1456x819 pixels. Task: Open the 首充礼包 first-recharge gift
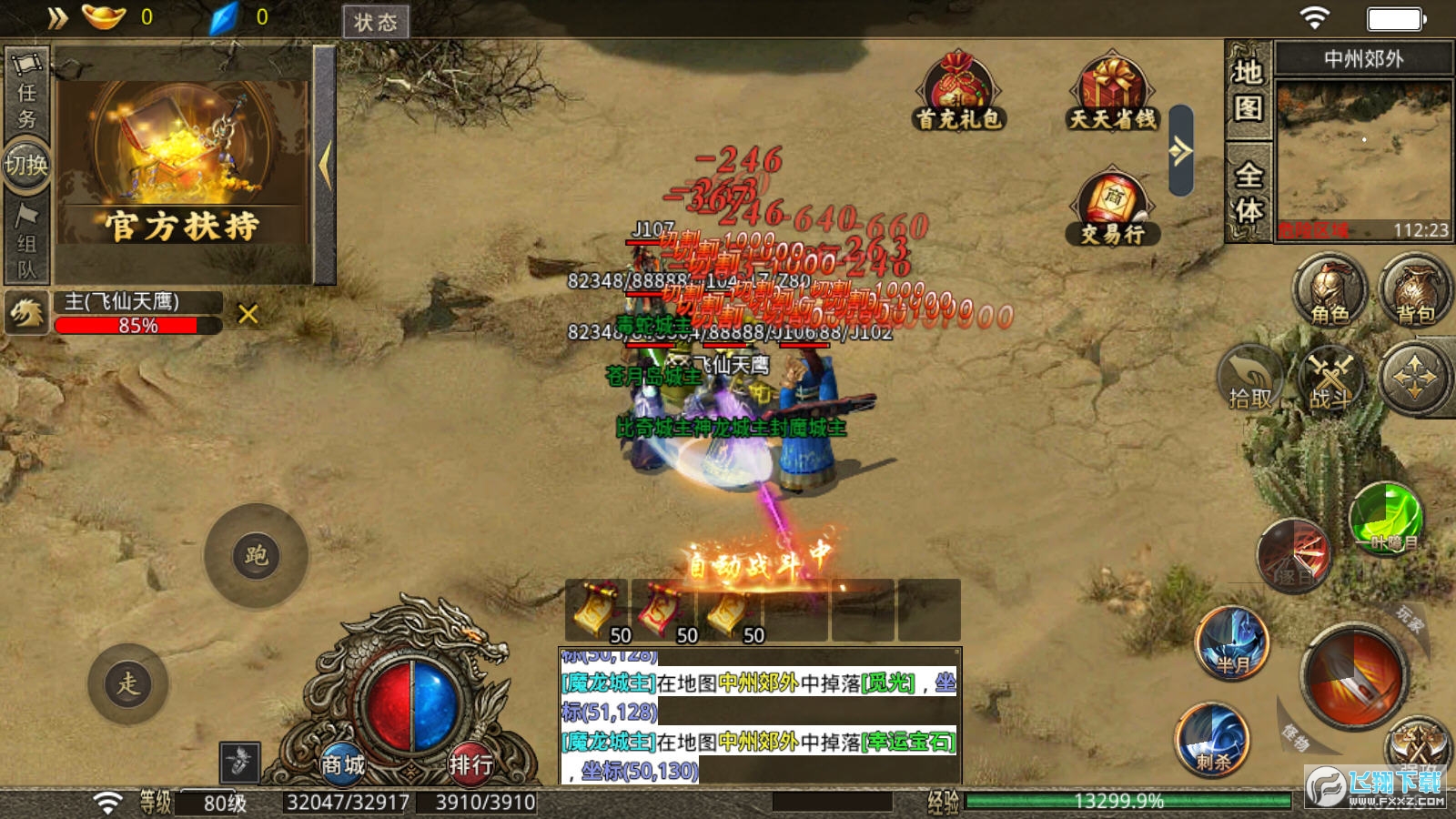[958, 92]
